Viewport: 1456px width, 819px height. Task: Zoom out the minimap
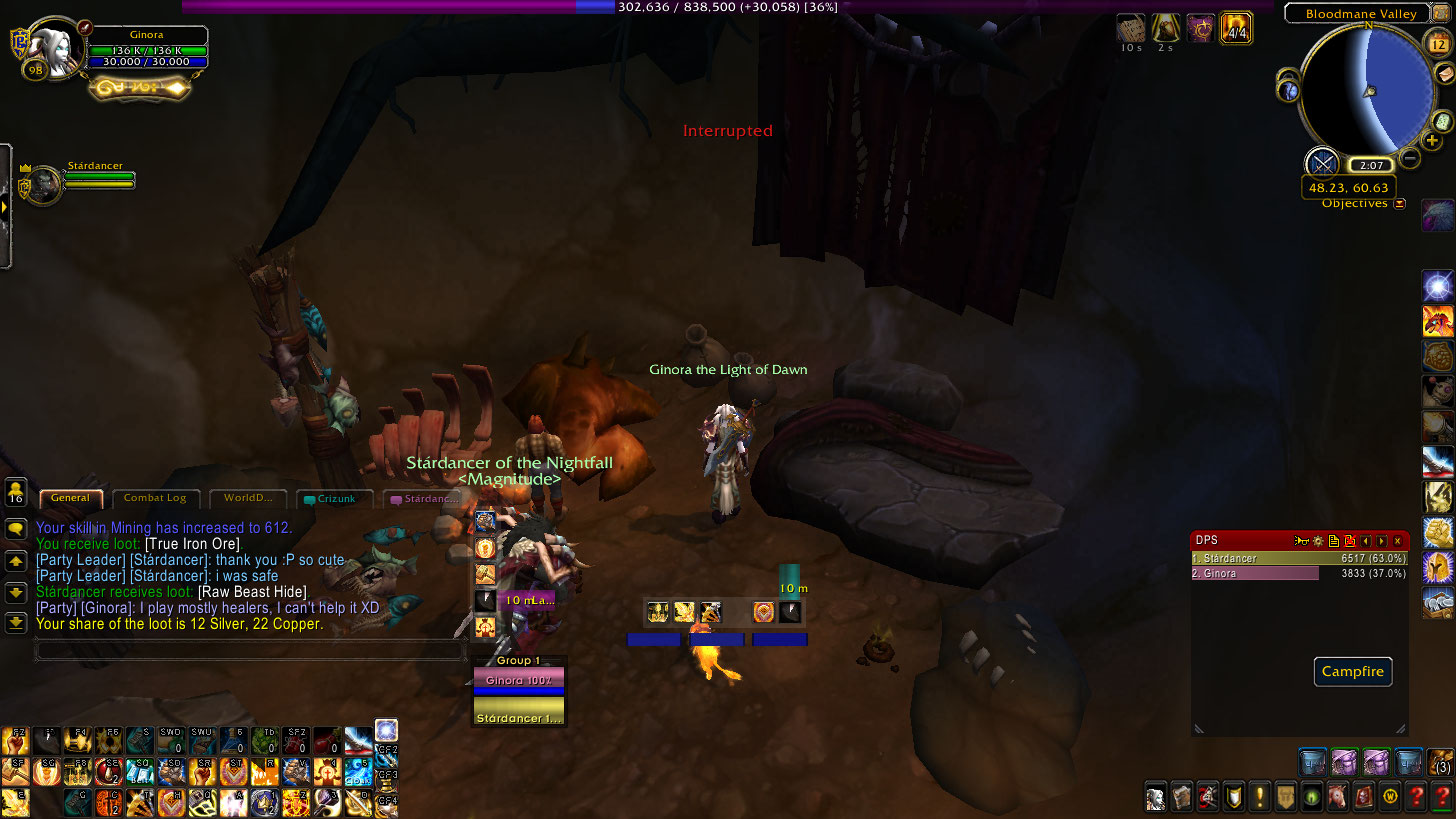click(x=1410, y=158)
